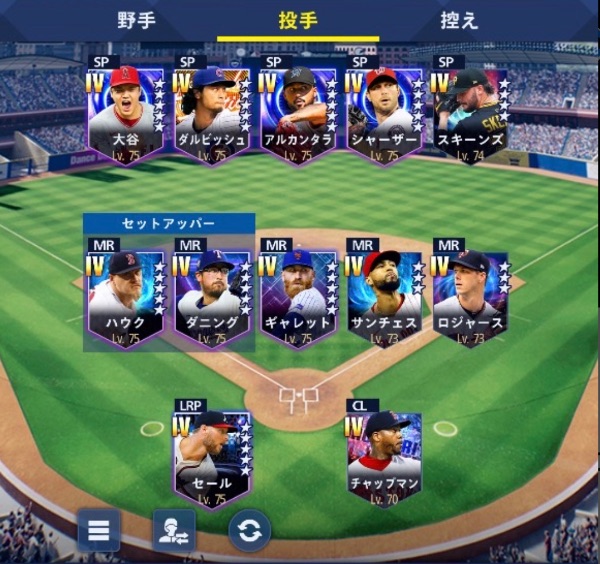Select starting pitcher 大谷 card
Image resolution: width=600 pixels, height=564 pixels.
point(125,112)
